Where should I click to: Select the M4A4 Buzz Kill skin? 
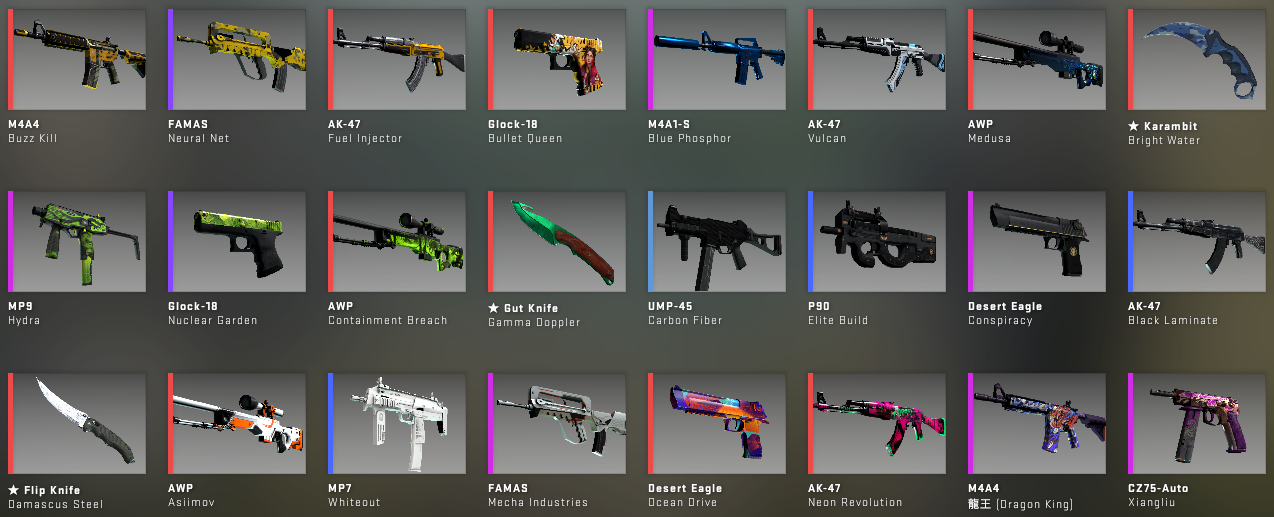pos(77,60)
